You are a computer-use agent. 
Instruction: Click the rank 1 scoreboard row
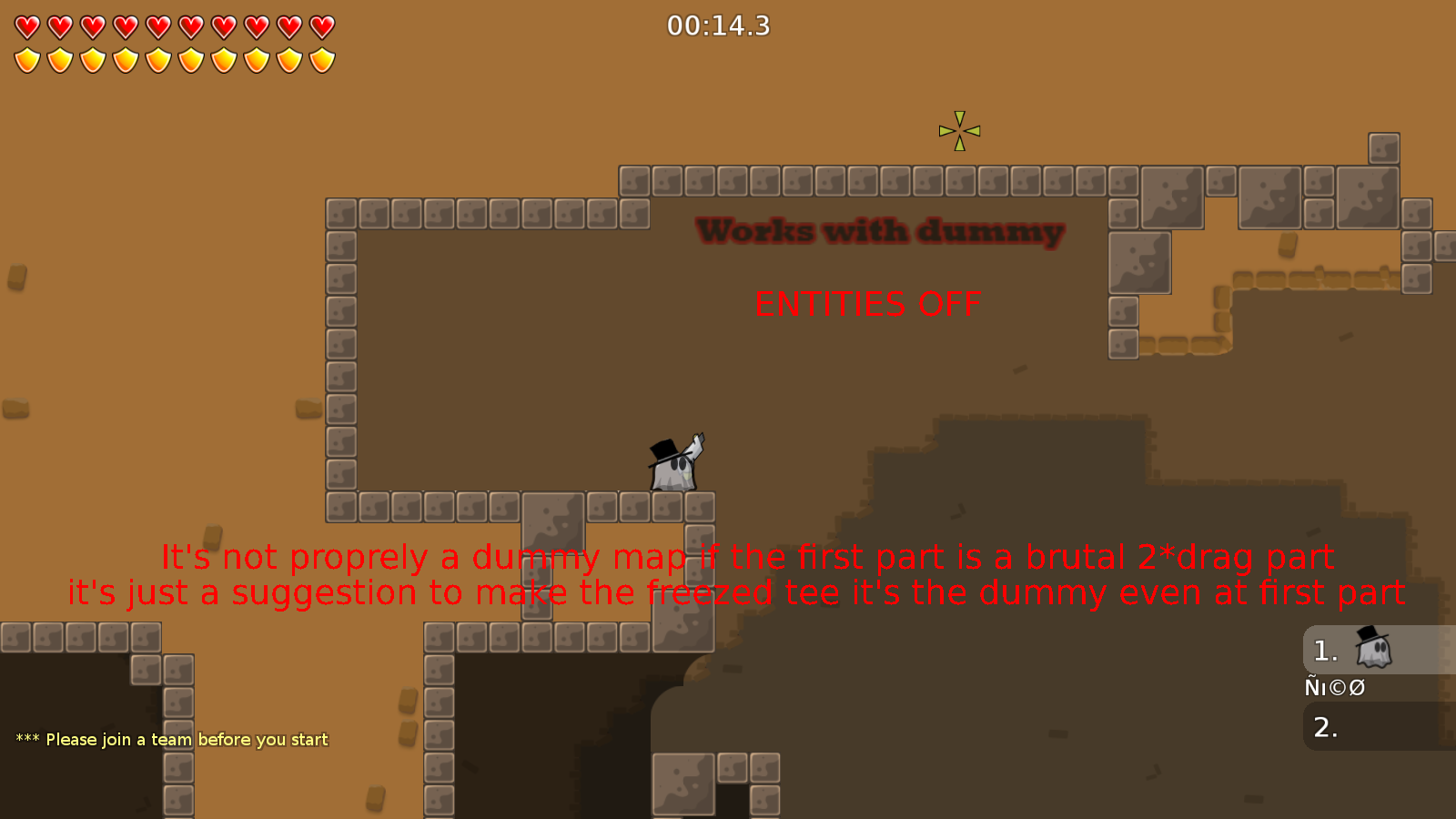point(1374,650)
